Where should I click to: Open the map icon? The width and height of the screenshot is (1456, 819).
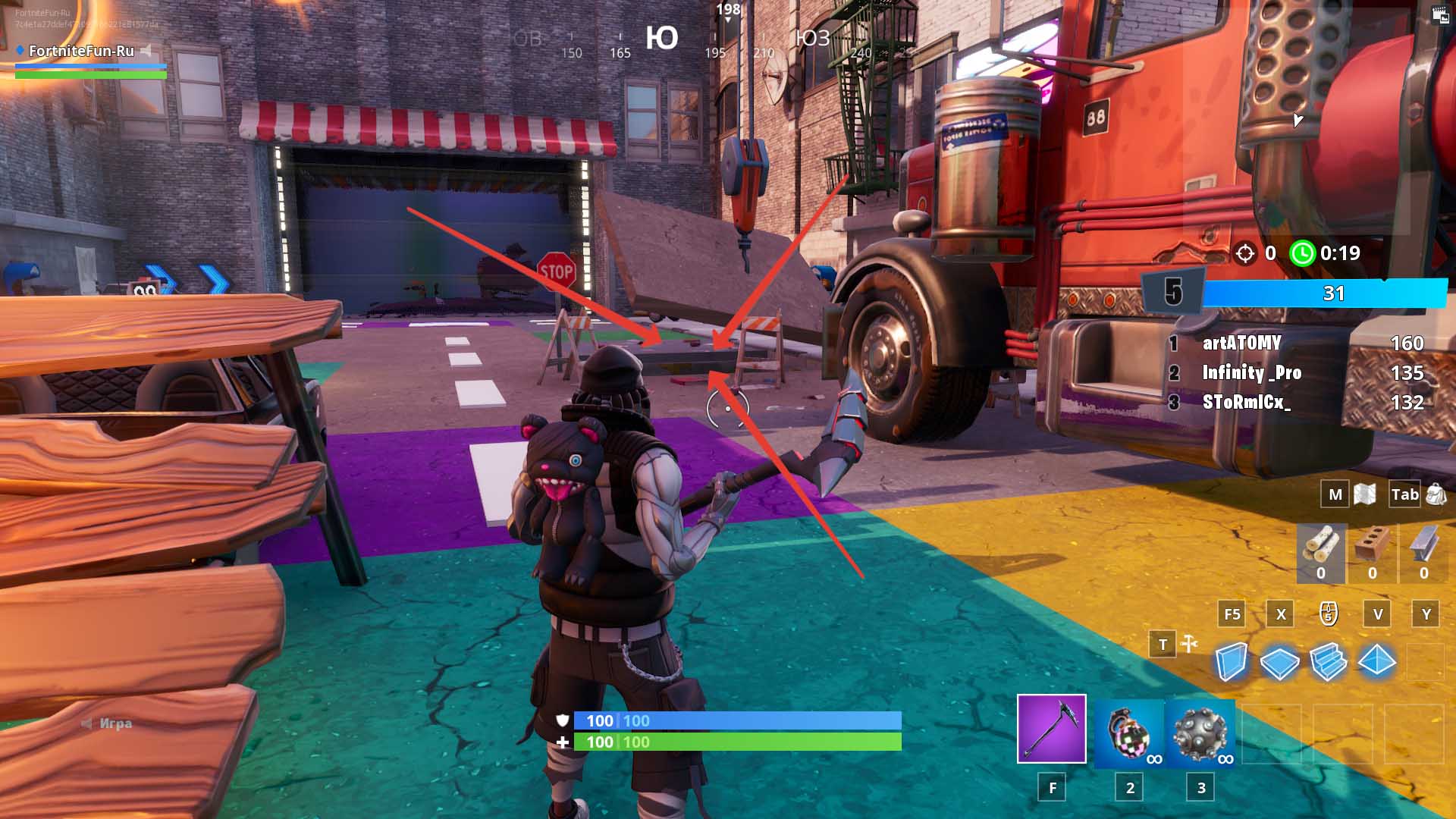[1364, 494]
